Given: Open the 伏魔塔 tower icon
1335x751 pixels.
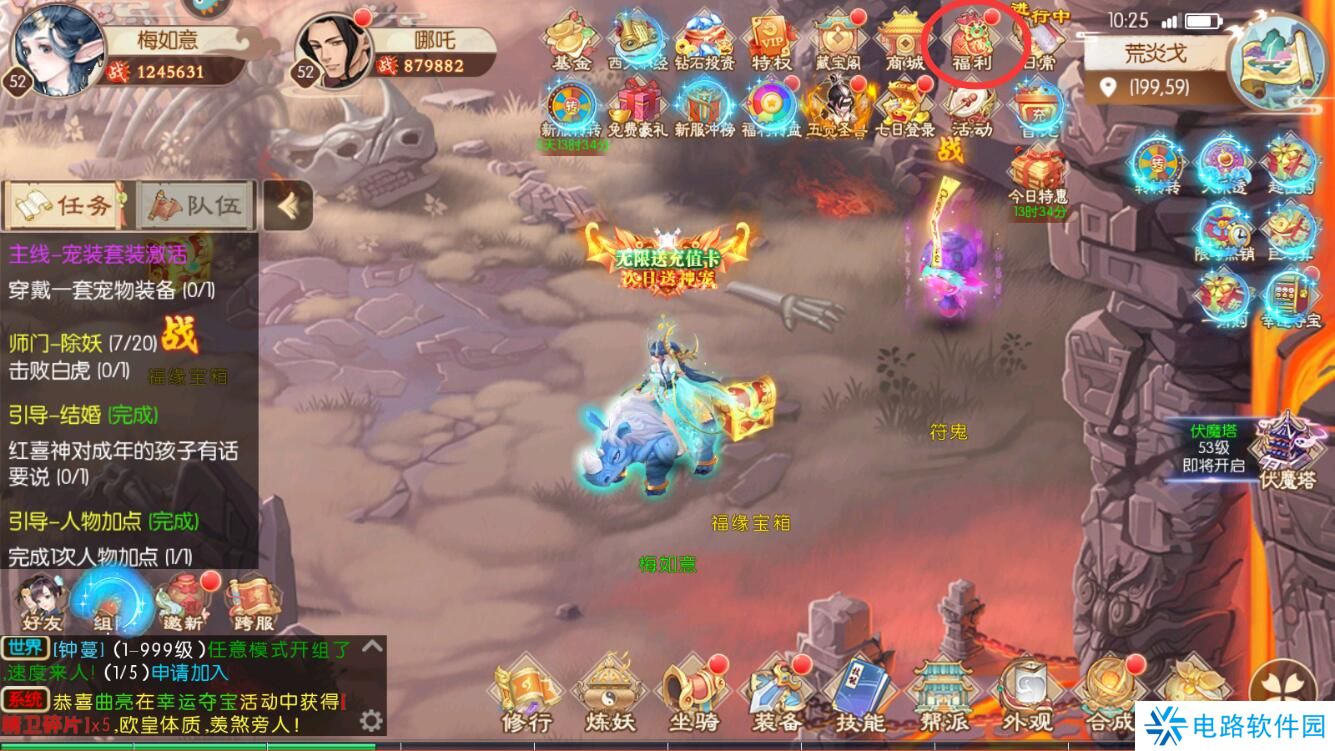Looking at the screenshot, I should [x=1287, y=455].
